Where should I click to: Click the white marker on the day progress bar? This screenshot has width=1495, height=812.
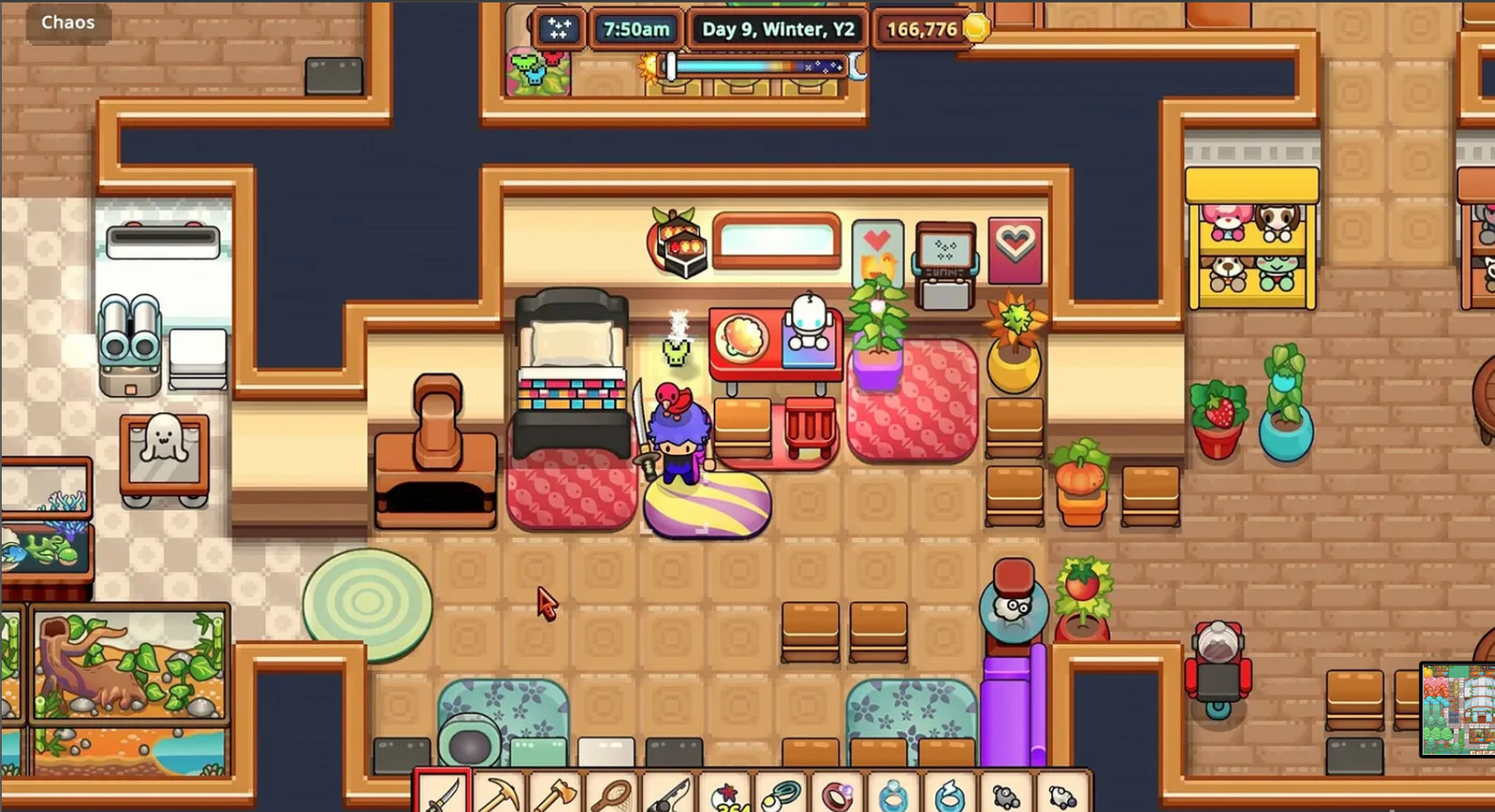[x=670, y=66]
